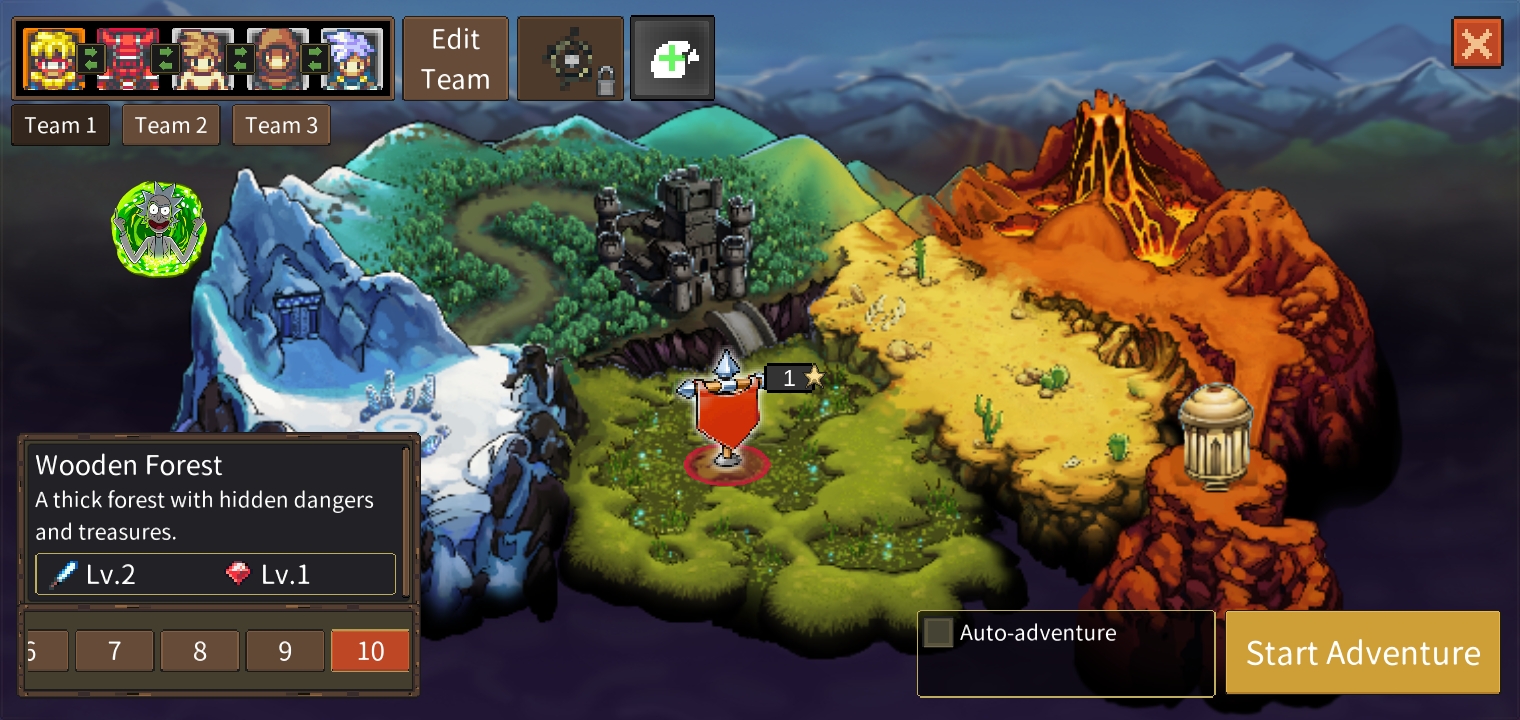Select the red armored hero portrait
Image resolution: width=1520 pixels, height=720 pixels.
pyautogui.click(x=127, y=58)
